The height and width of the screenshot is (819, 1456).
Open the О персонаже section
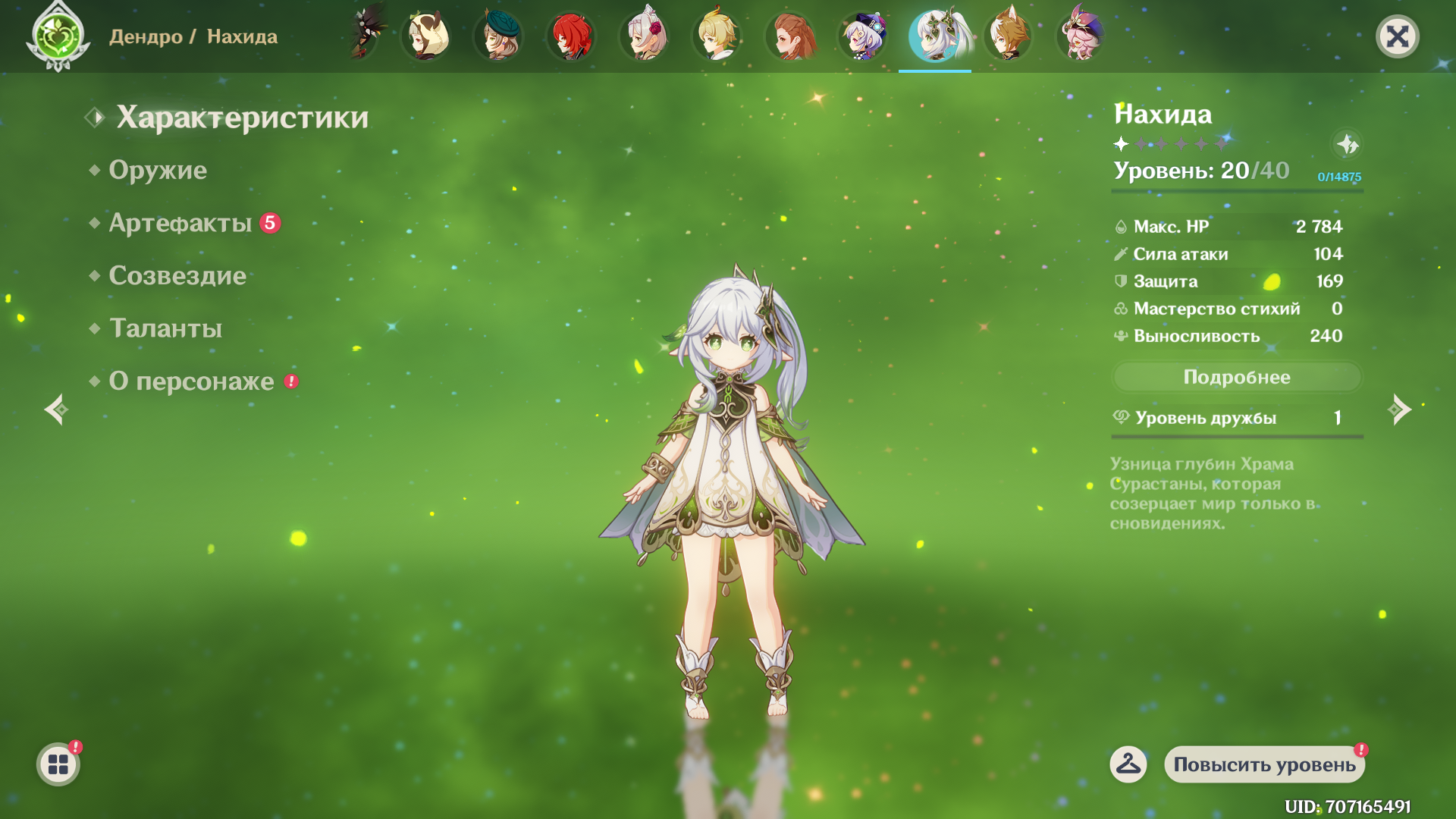191,381
